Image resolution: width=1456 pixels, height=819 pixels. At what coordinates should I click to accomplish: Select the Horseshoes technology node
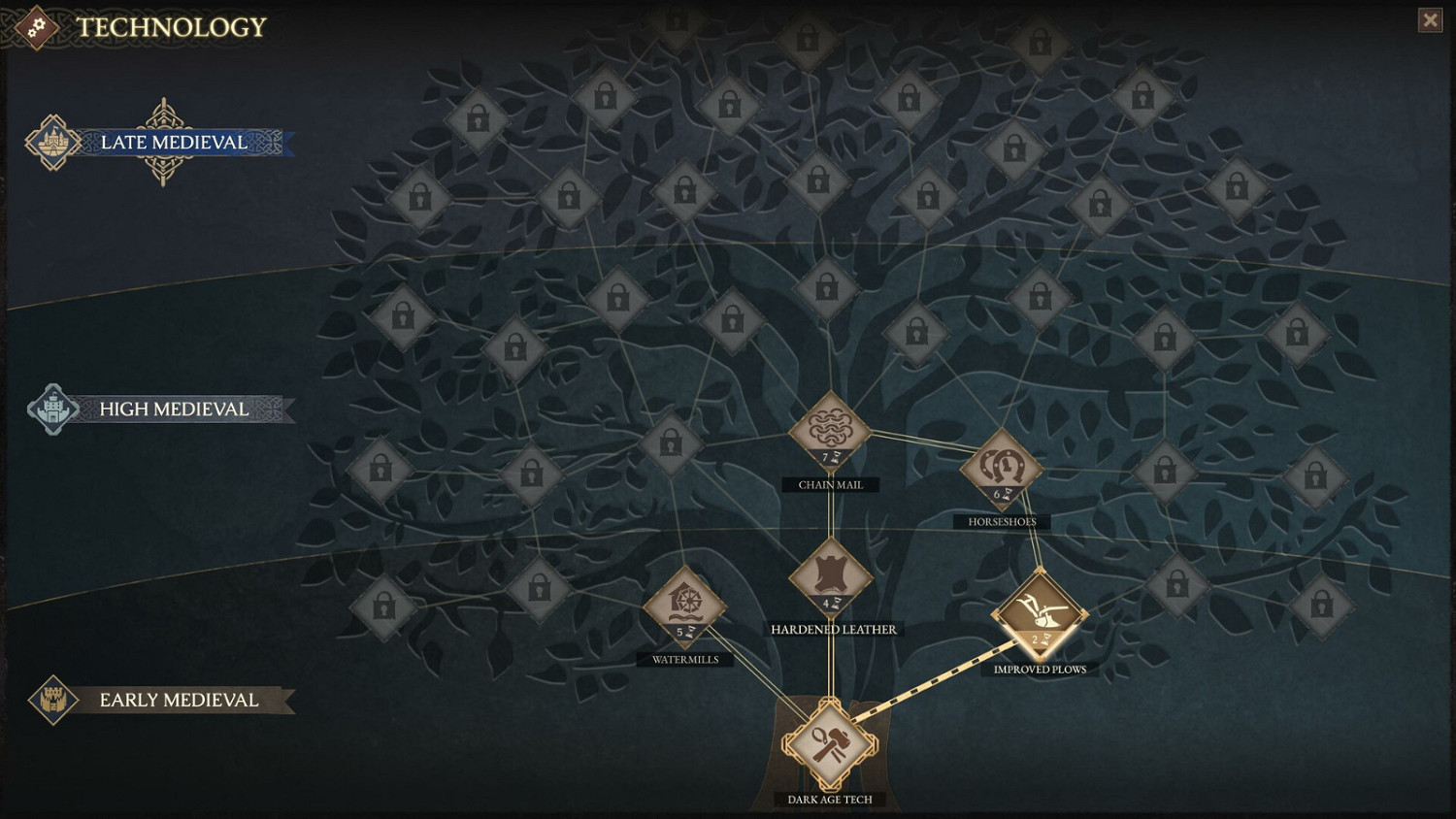(x=1001, y=468)
